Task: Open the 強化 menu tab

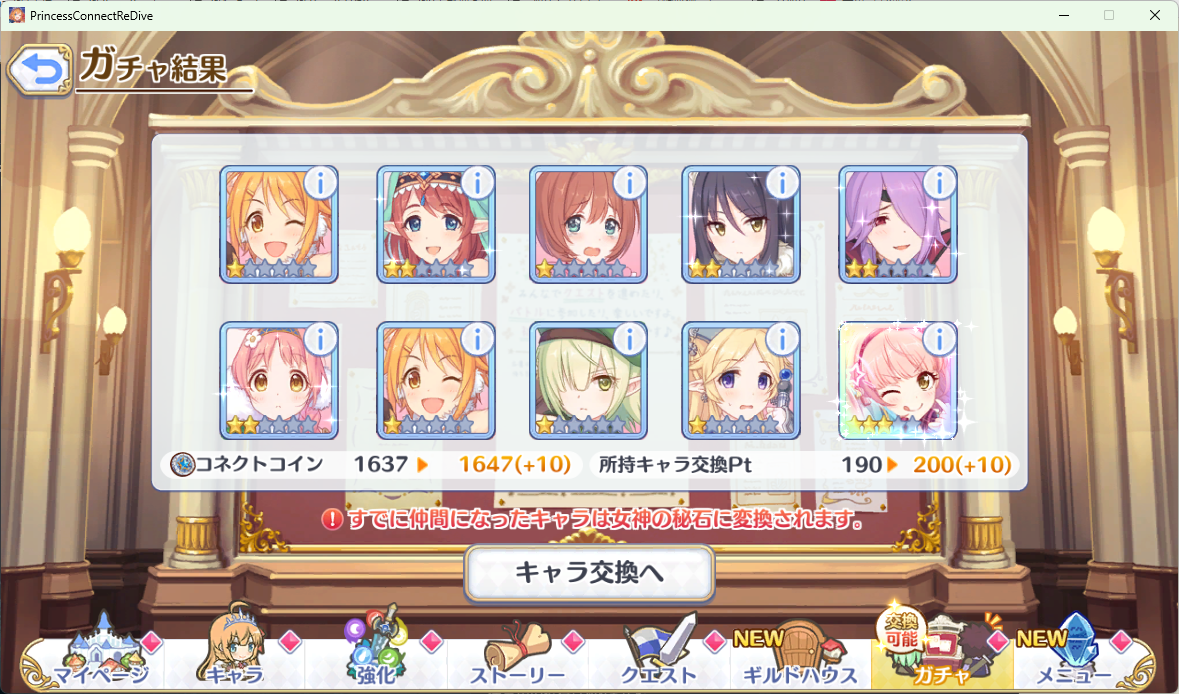Action: pos(376,659)
